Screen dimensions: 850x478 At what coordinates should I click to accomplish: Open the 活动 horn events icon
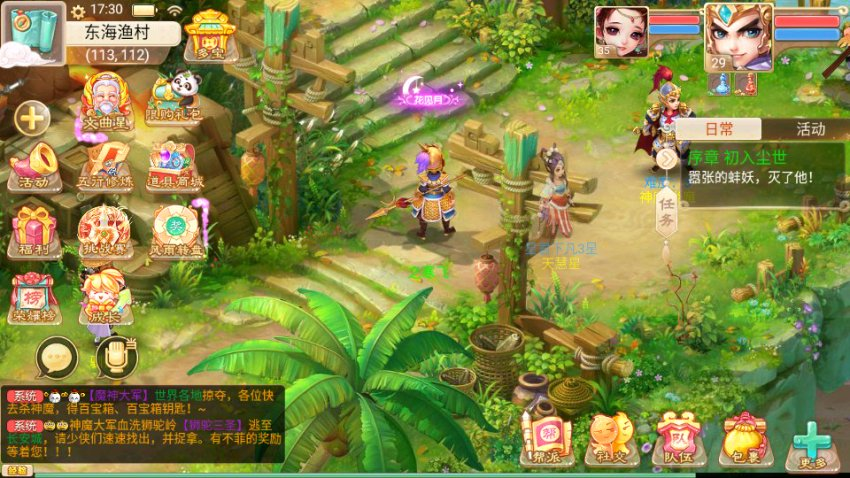(x=33, y=164)
